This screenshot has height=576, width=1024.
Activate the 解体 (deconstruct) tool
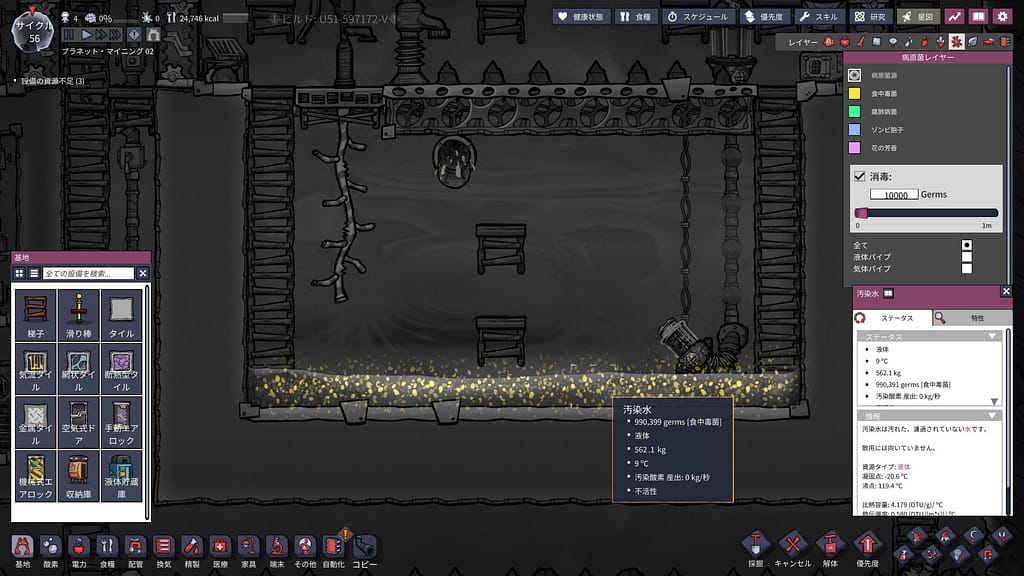829,546
